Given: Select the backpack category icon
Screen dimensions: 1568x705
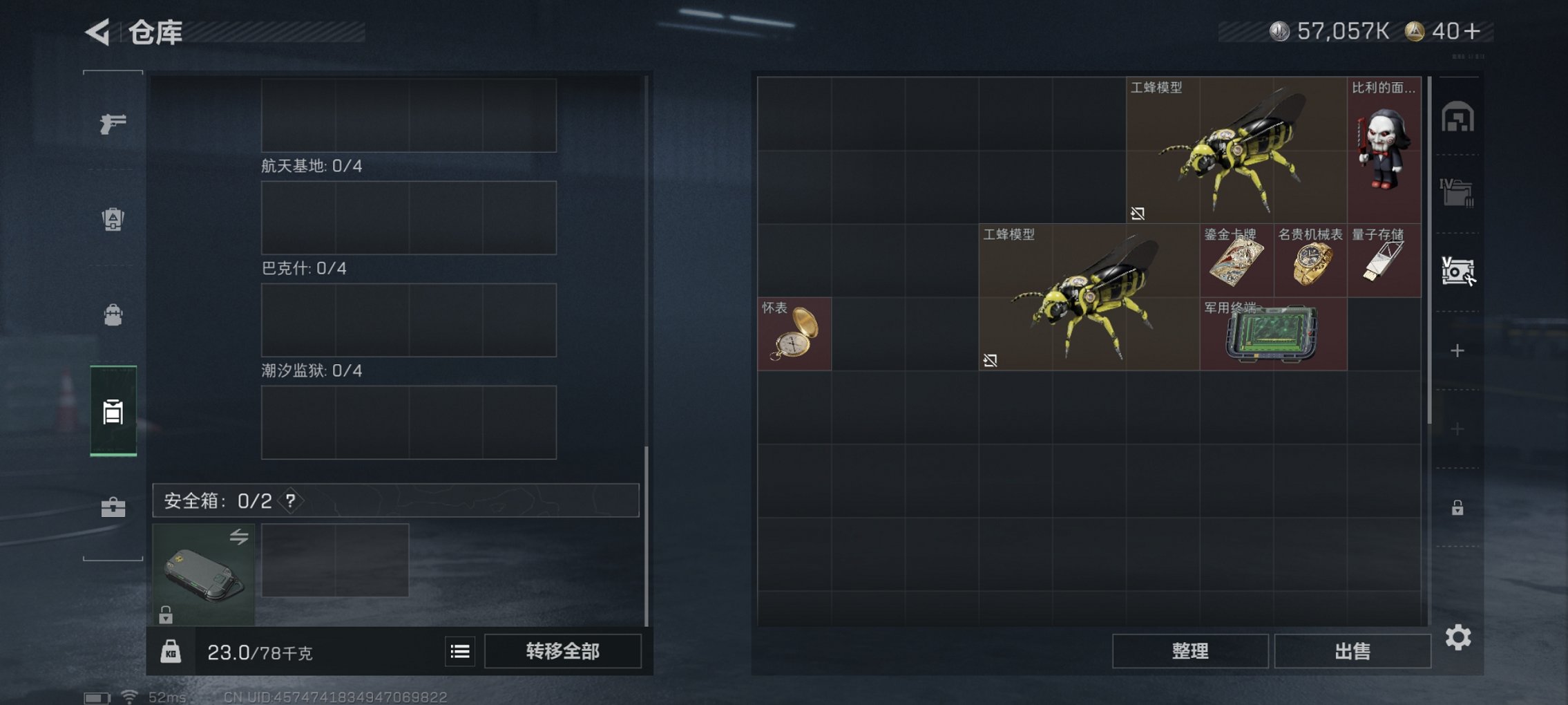Looking at the screenshot, I should [x=115, y=315].
